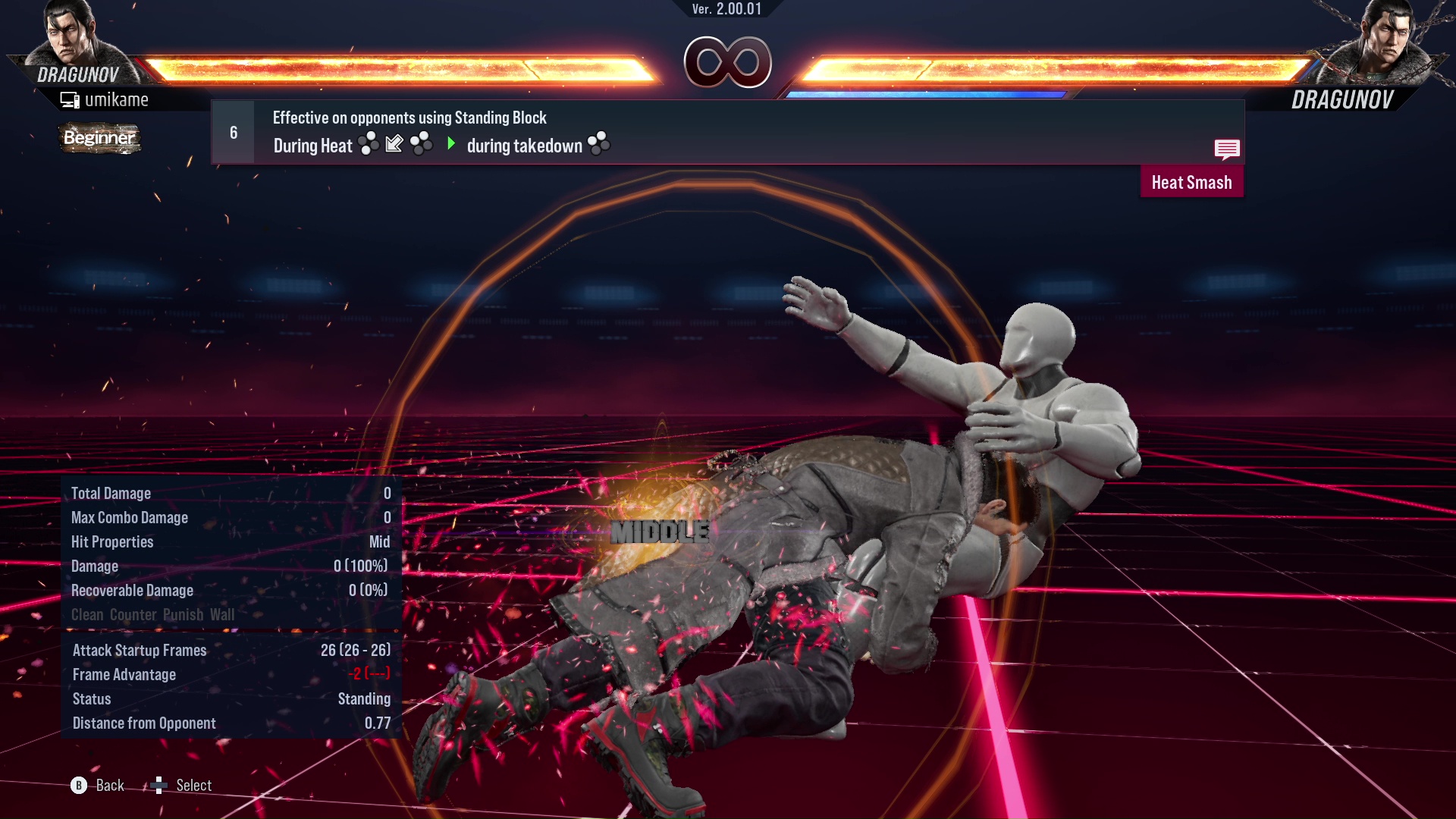Expand the Frame Advantage details row

coord(124,674)
